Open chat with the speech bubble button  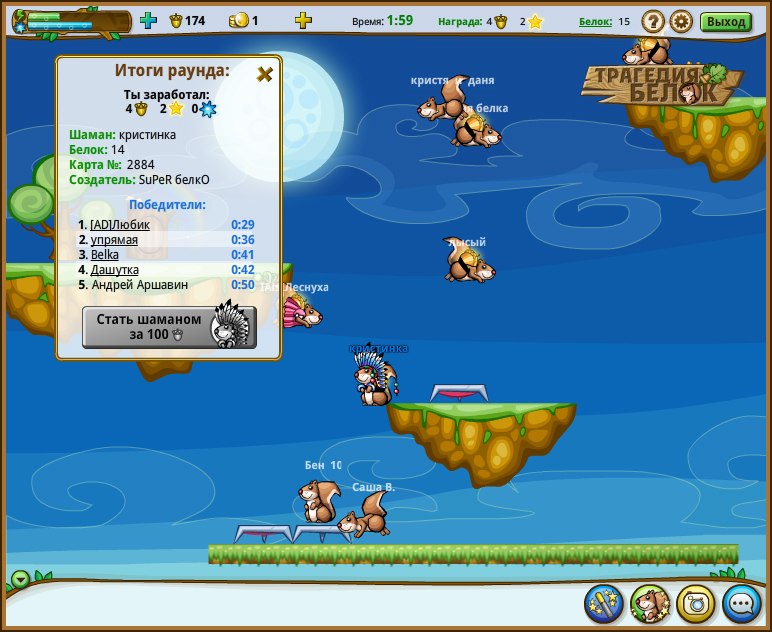pyautogui.click(x=742, y=604)
